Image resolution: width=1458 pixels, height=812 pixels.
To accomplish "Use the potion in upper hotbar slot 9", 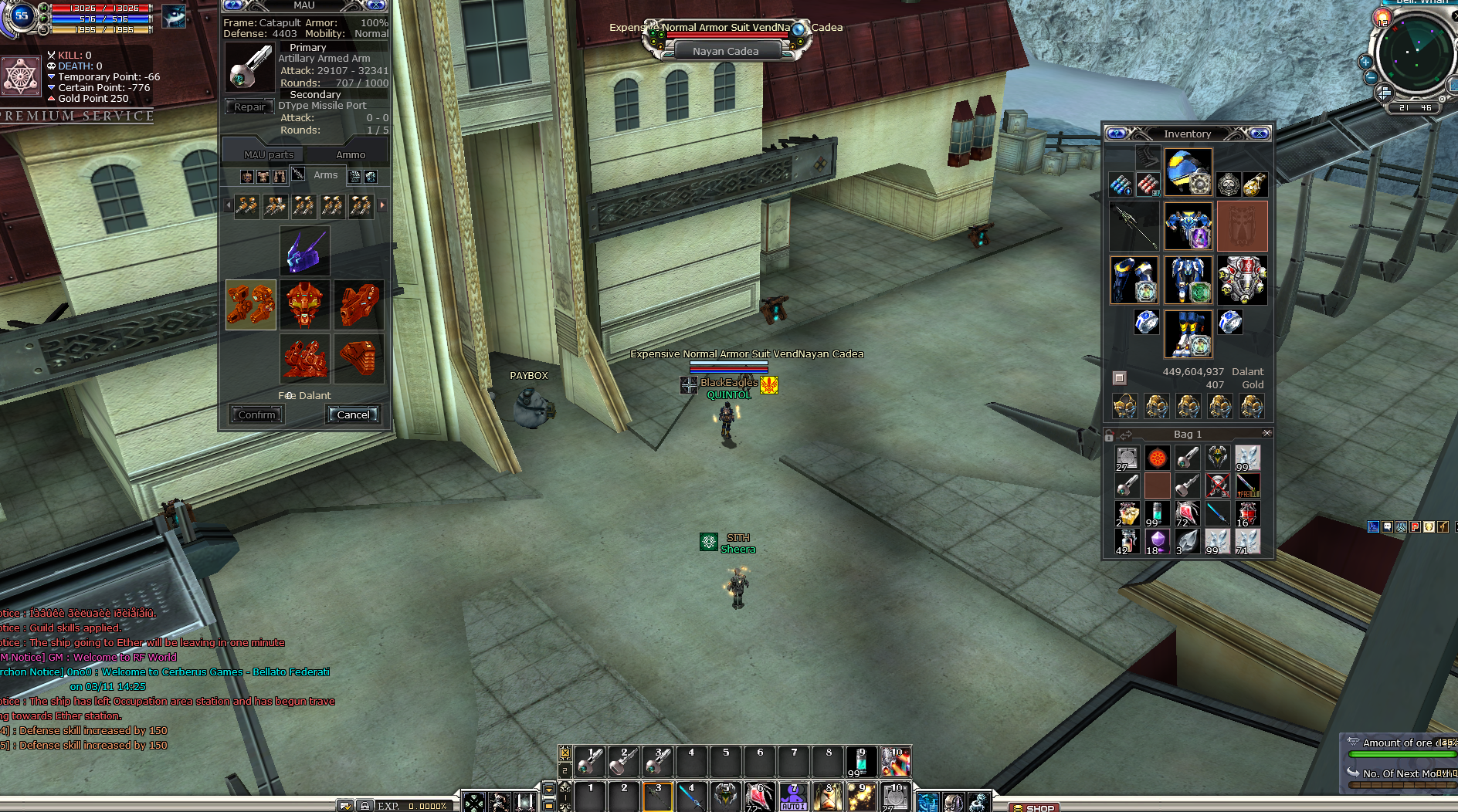I will pos(860,762).
